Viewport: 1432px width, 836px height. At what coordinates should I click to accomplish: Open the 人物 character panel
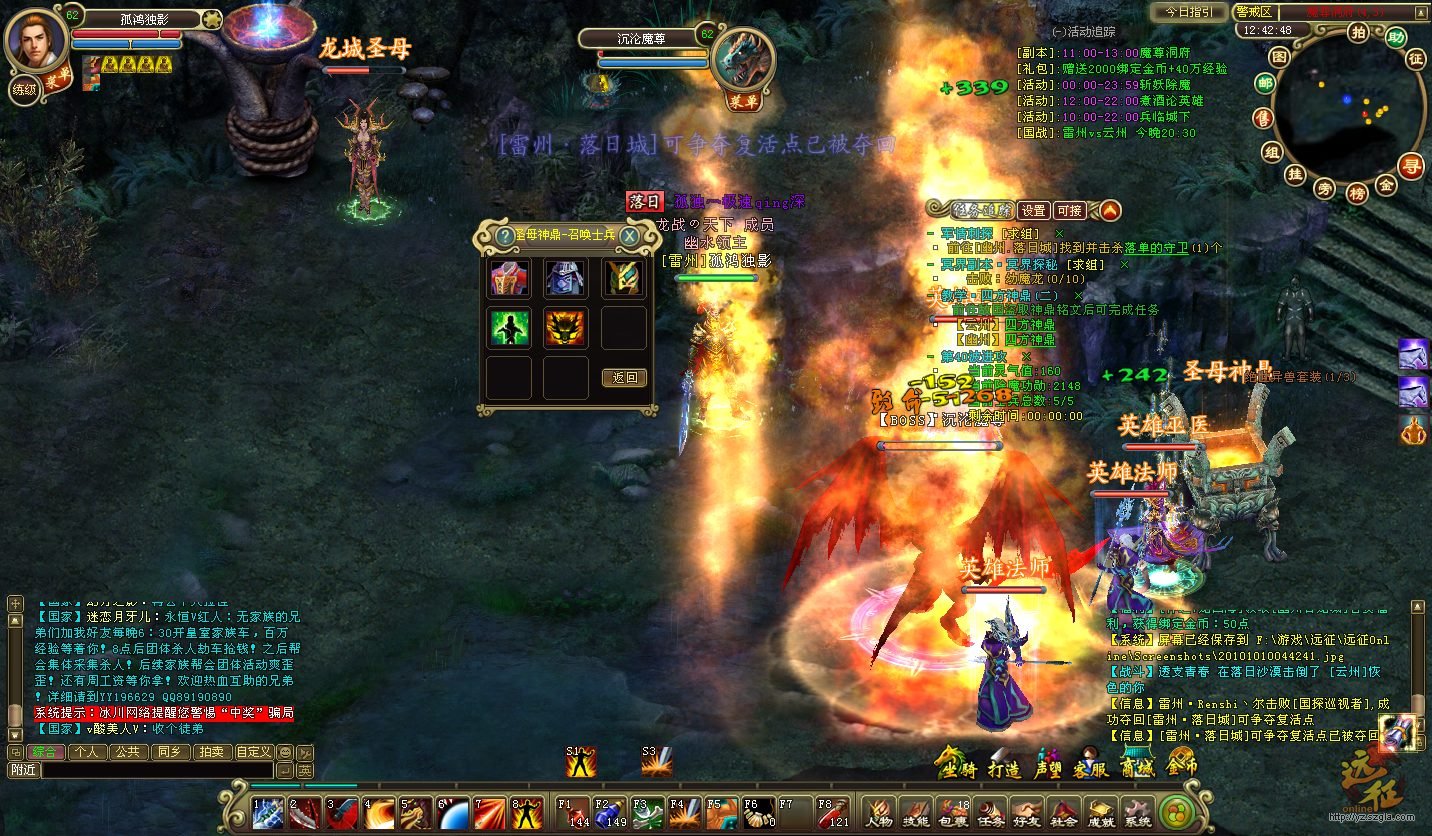tap(879, 813)
